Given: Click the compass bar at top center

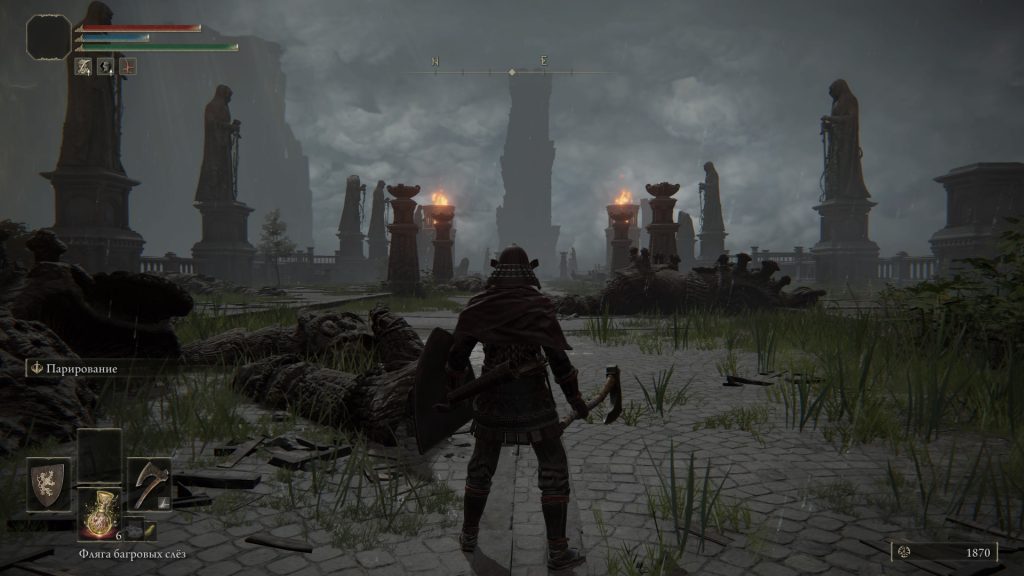Looking at the screenshot, I should pos(512,71).
